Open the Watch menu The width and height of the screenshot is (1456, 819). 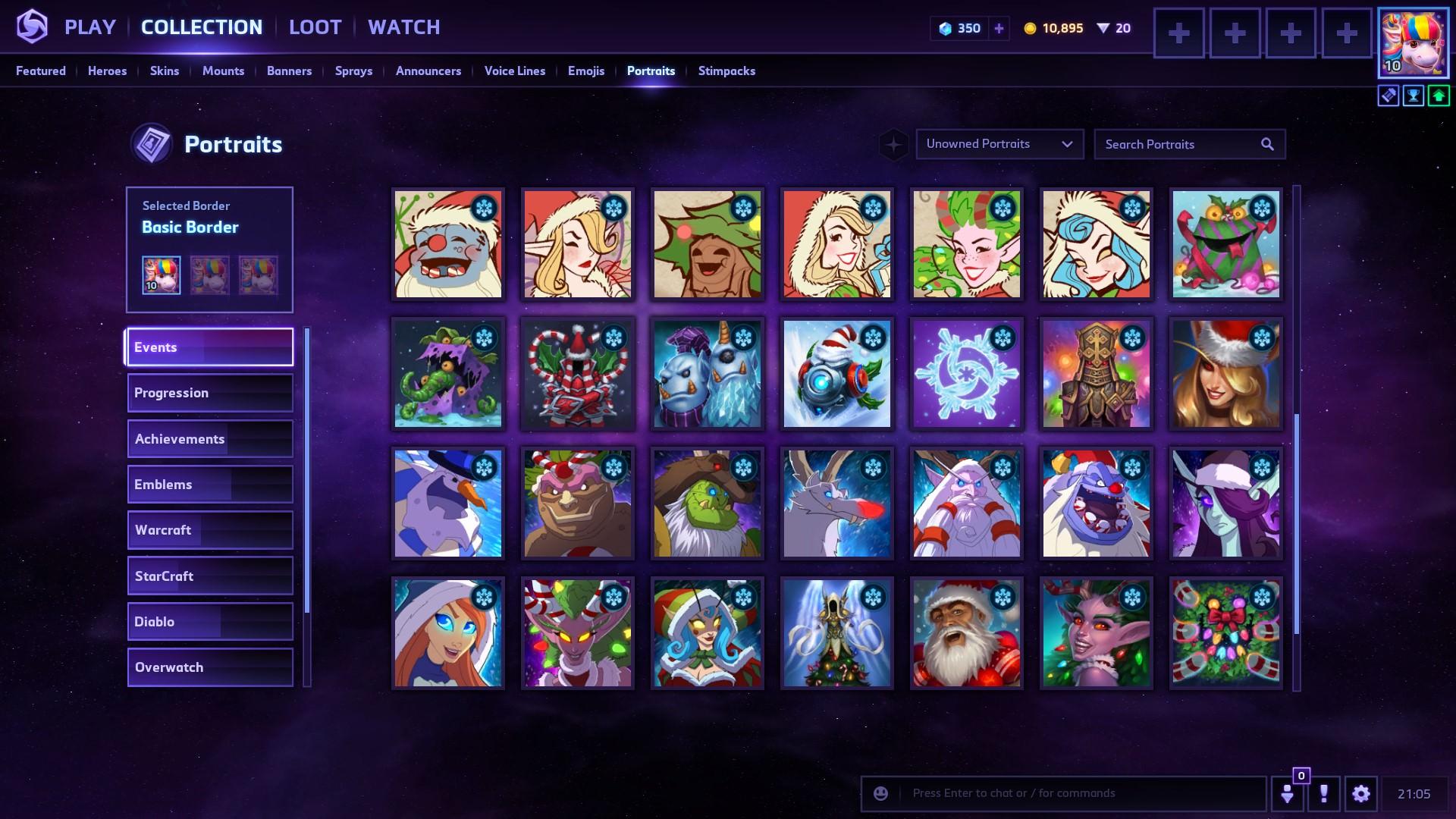[403, 27]
